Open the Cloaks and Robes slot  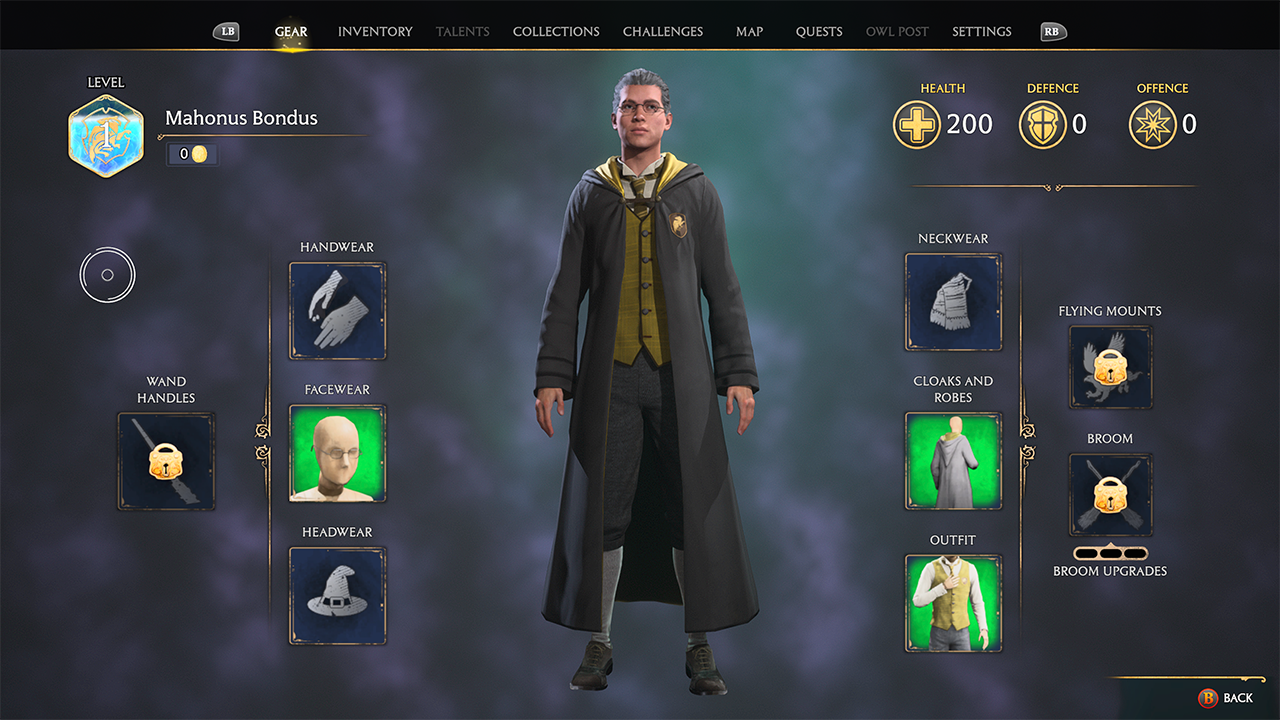point(953,461)
